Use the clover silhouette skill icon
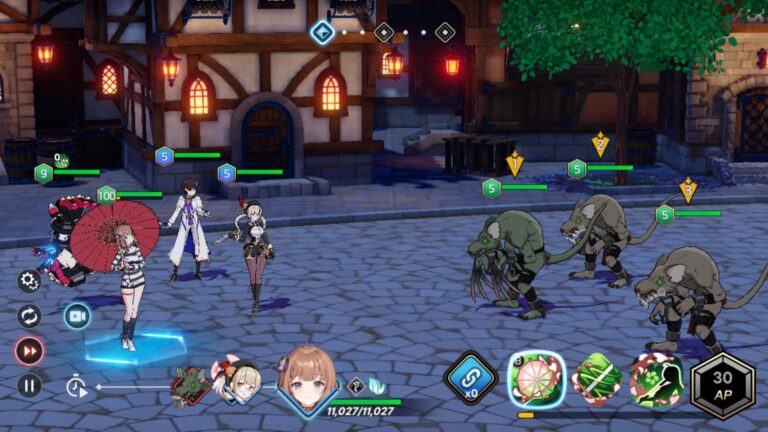768x432 pixels. tap(658, 379)
